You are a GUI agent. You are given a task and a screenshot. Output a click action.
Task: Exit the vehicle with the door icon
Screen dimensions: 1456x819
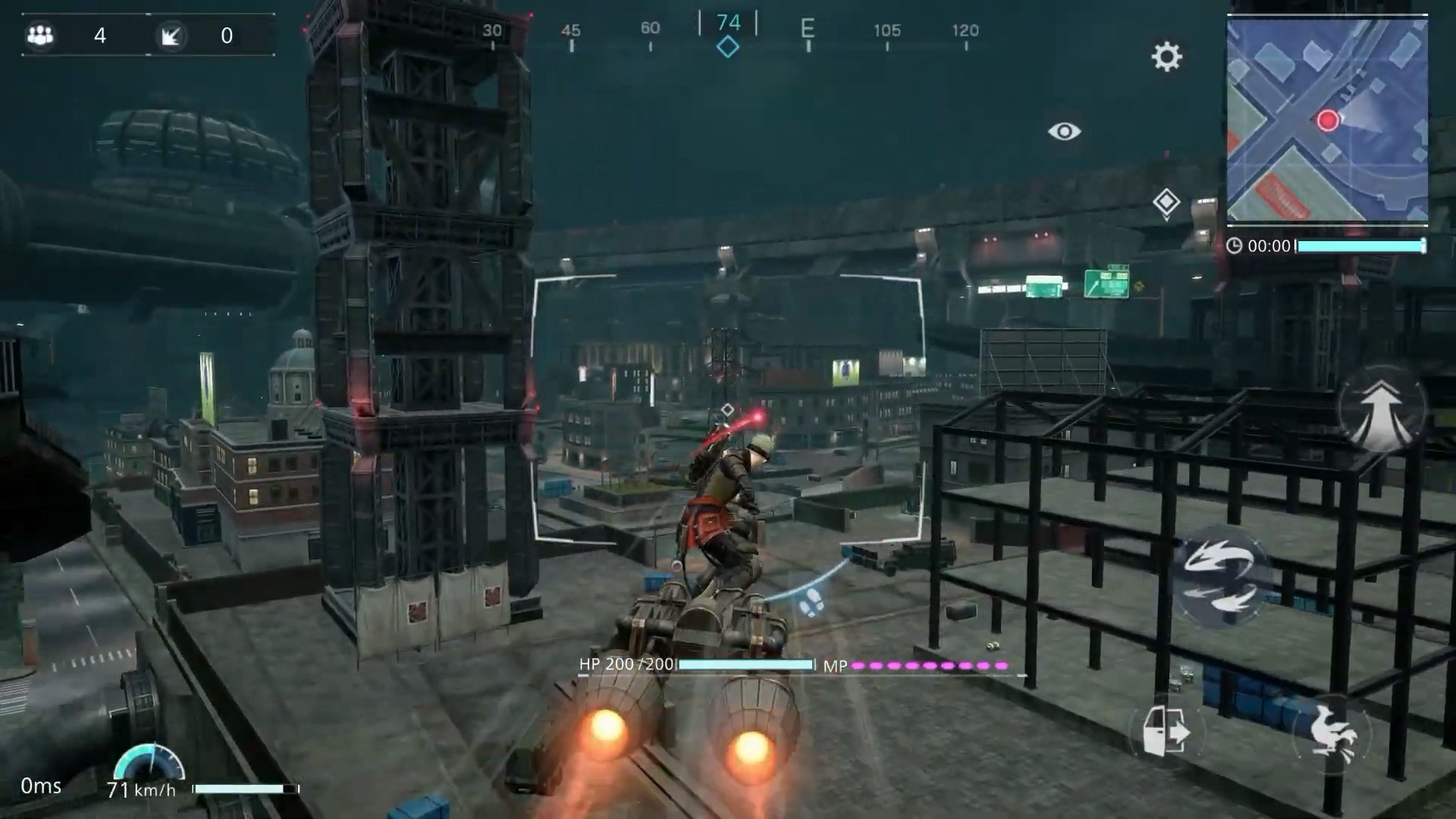click(1166, 731)
